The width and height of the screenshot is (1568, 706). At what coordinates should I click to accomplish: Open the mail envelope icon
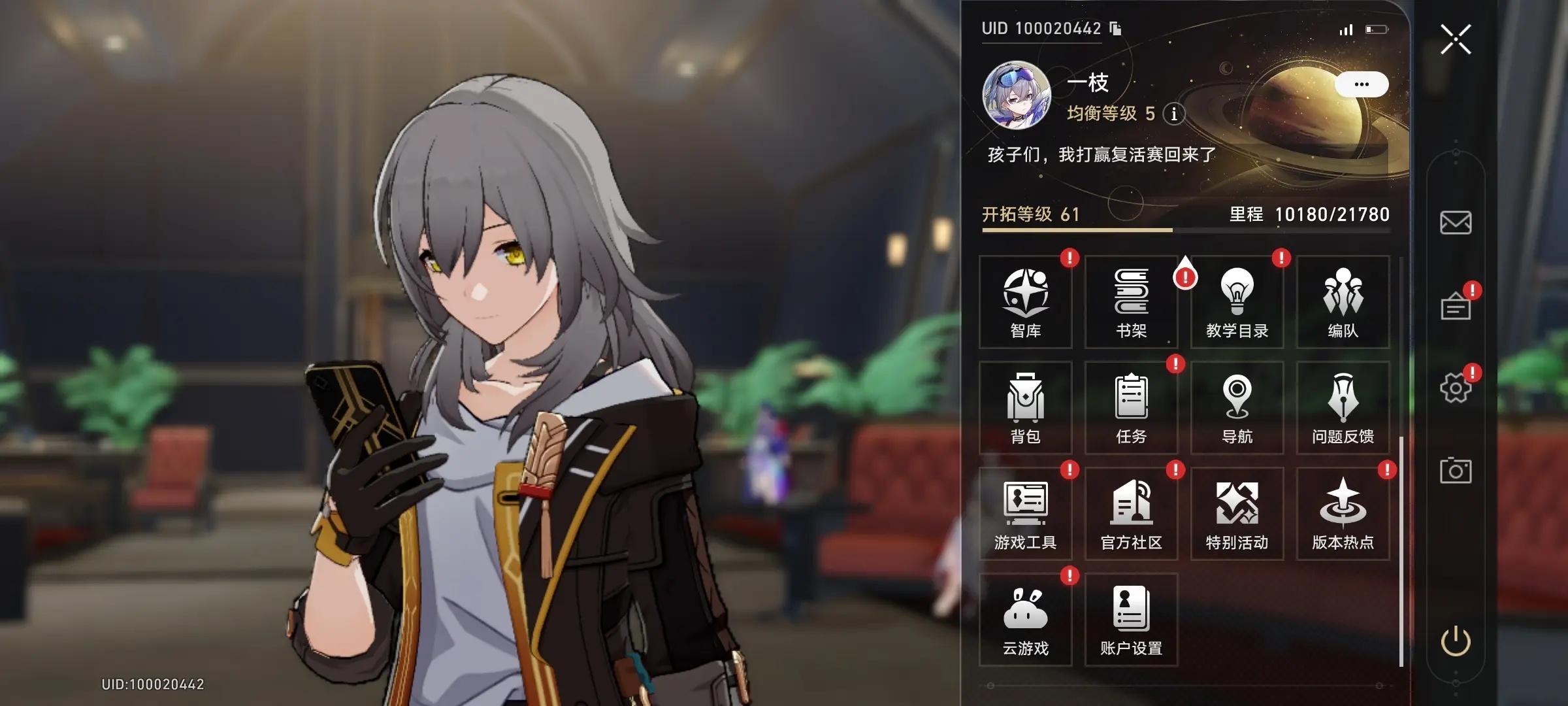click(1456, 223)
